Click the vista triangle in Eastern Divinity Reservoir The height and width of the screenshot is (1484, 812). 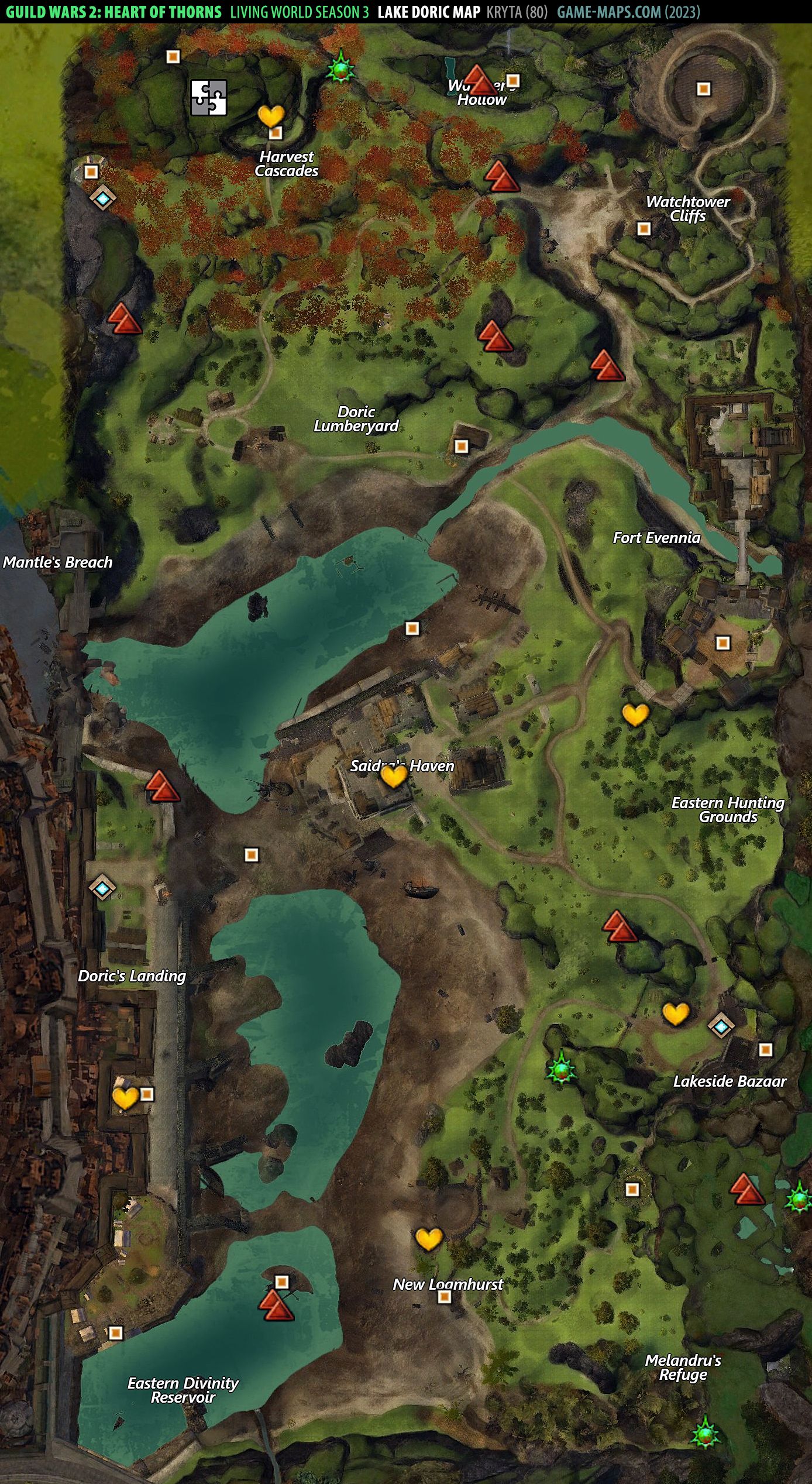tap(276, 1306)
